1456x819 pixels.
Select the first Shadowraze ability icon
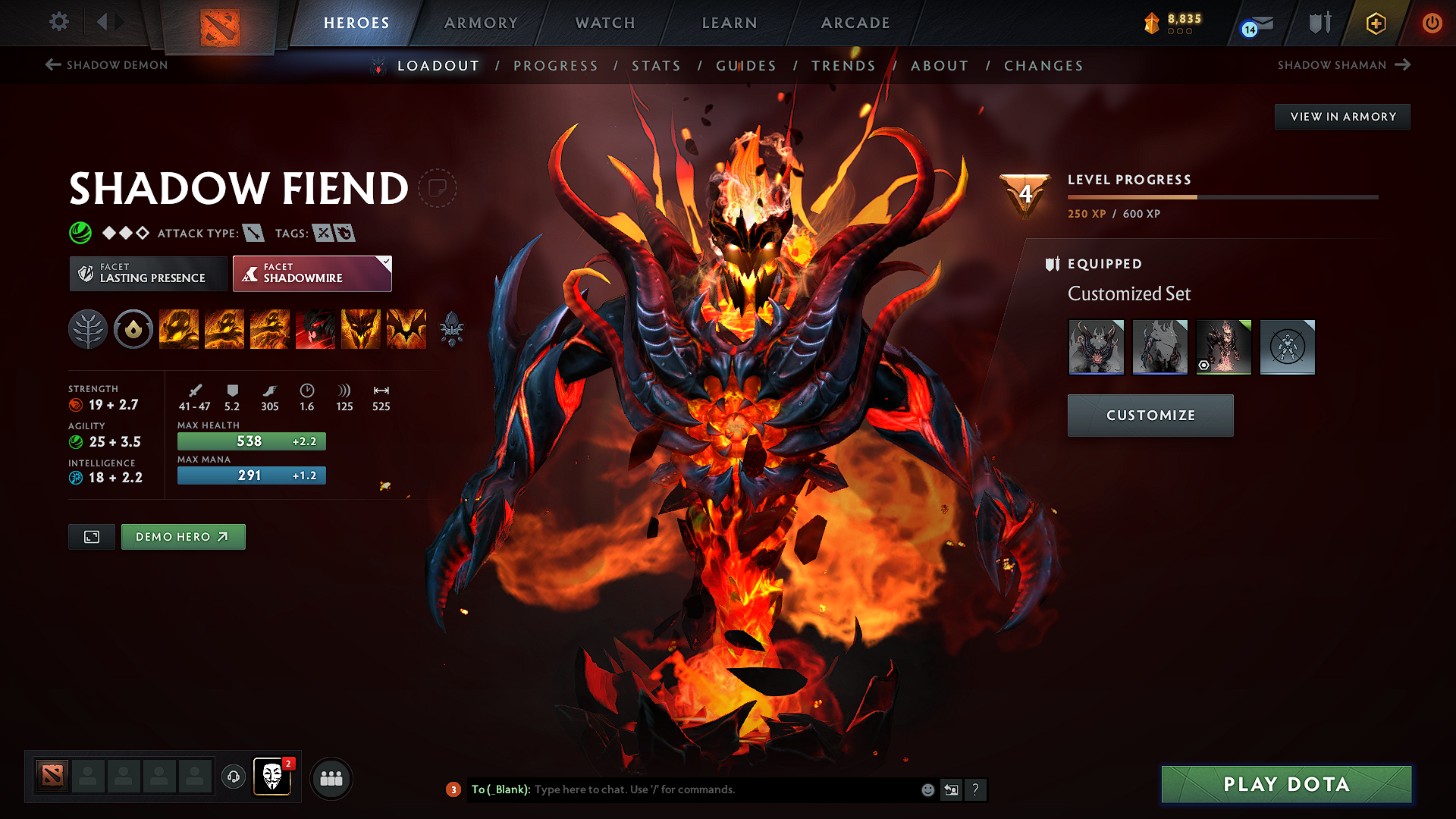(x=179, y=329)
